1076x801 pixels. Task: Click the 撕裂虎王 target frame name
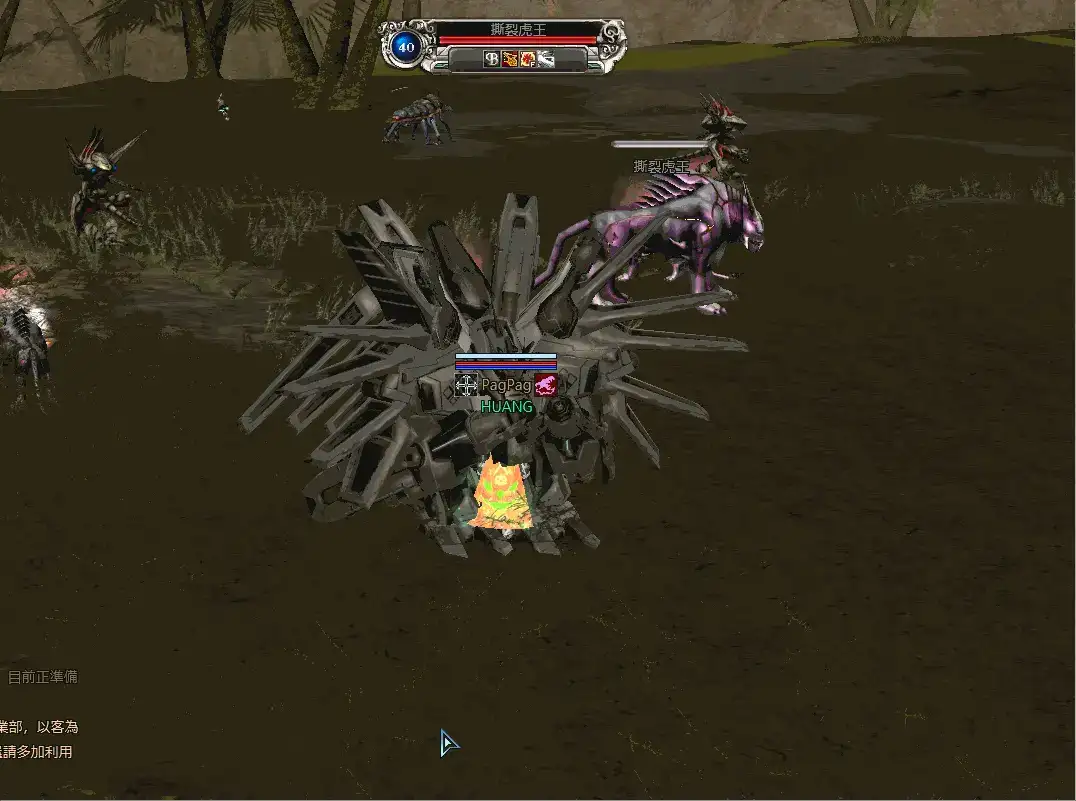pos(518,31)
